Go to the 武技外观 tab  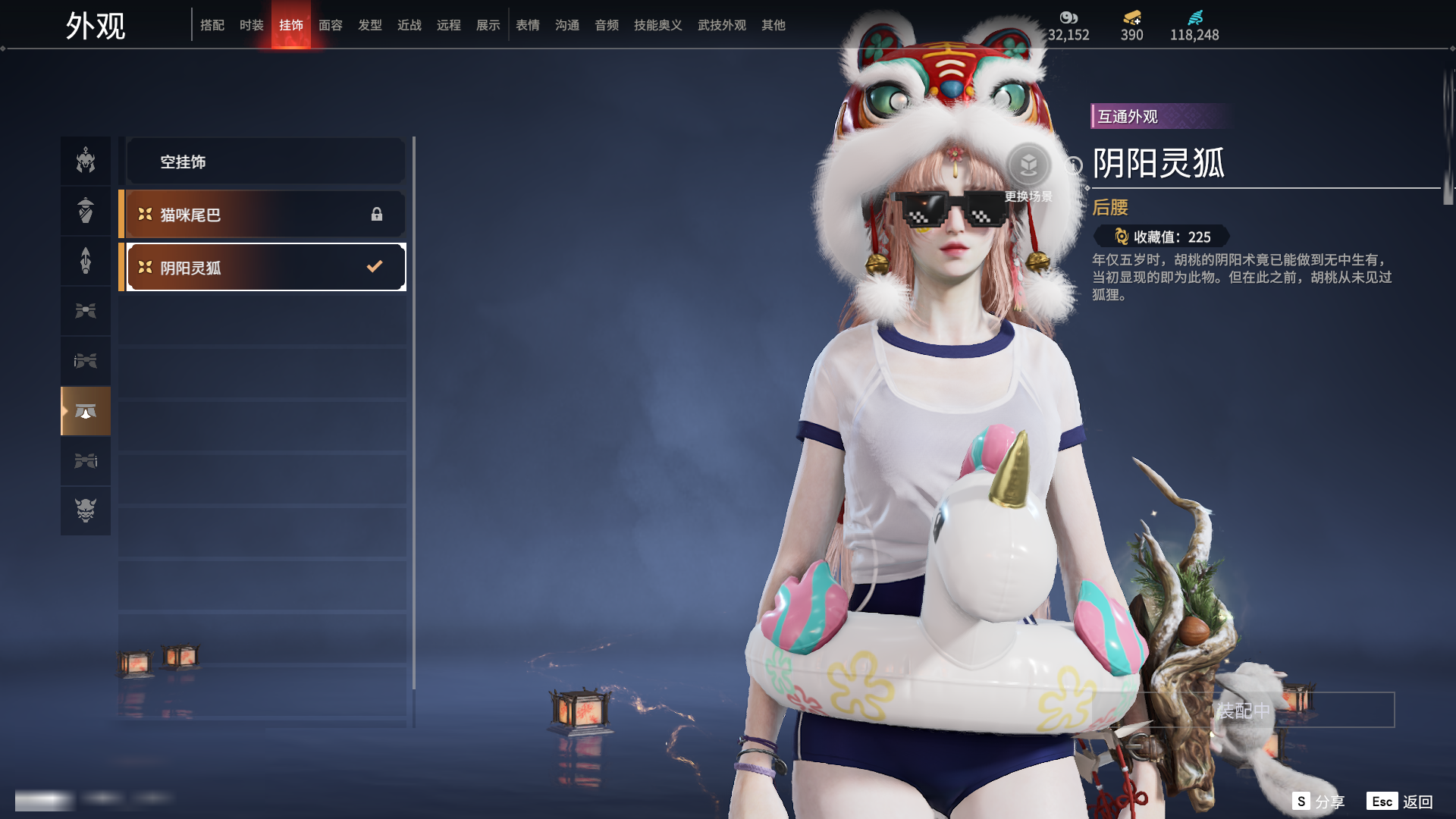[x=721, y=25]
